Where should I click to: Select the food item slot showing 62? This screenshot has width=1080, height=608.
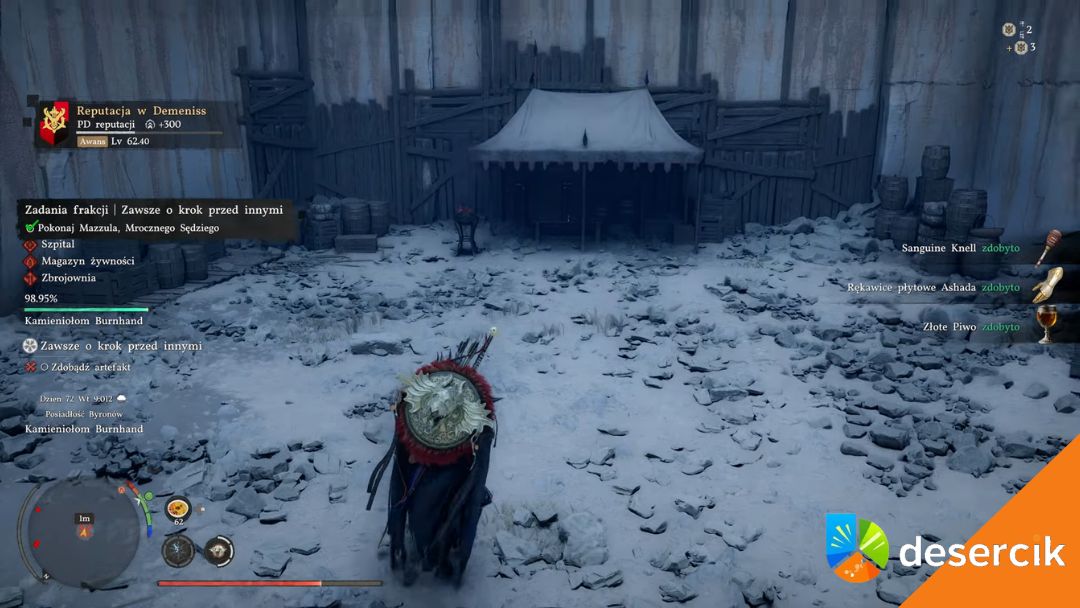click(x=179, y=509)
